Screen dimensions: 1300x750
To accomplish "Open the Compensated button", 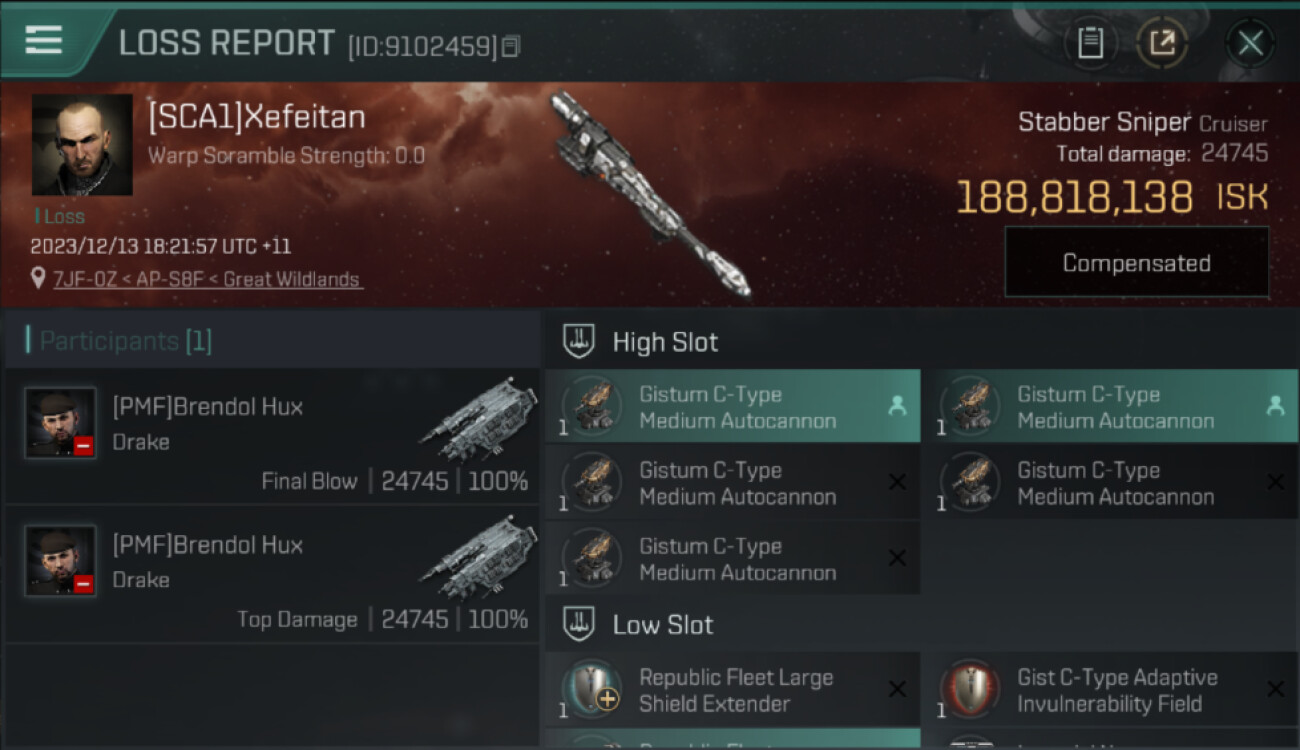I will [x=1136, y=263].
